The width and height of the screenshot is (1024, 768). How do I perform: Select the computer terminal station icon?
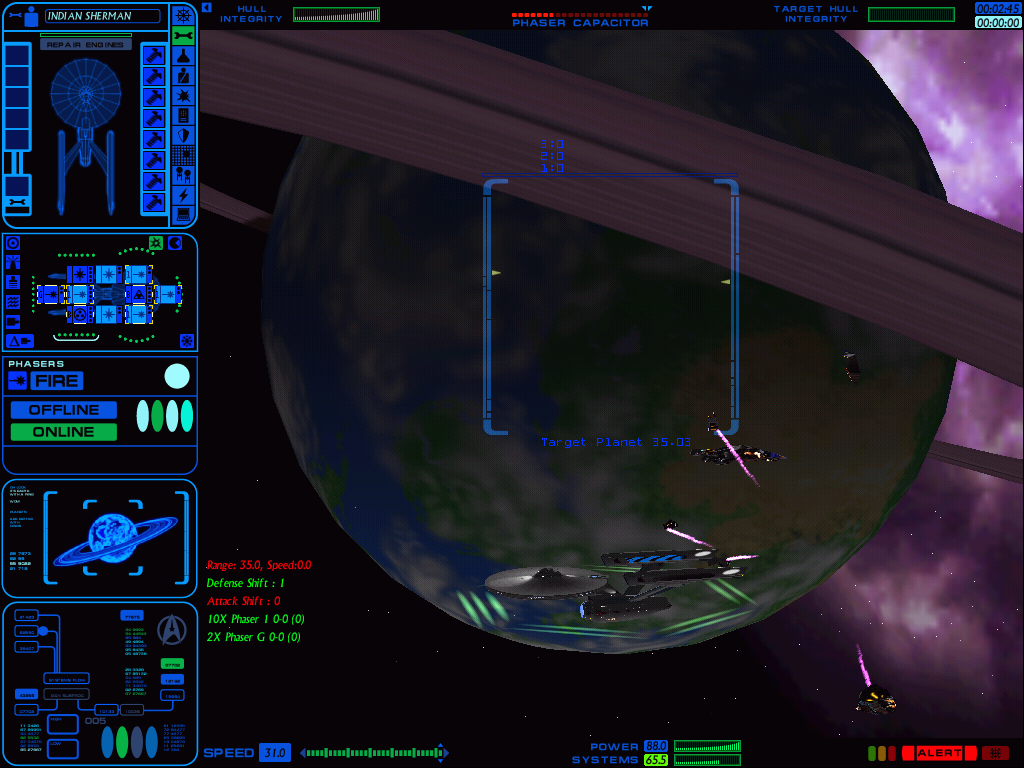click(182, 215)
